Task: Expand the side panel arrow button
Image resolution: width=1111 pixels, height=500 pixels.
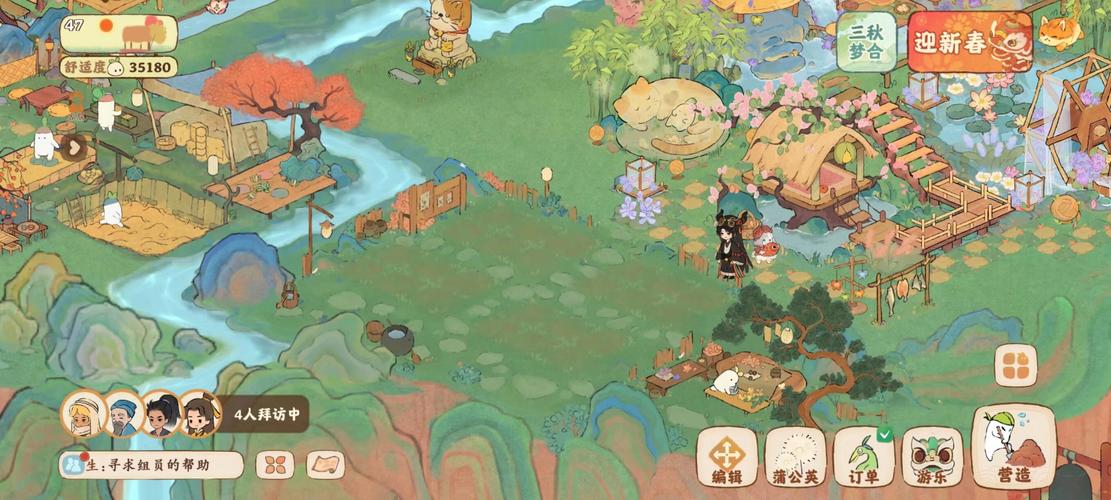Action: click(x=74, y=148)
